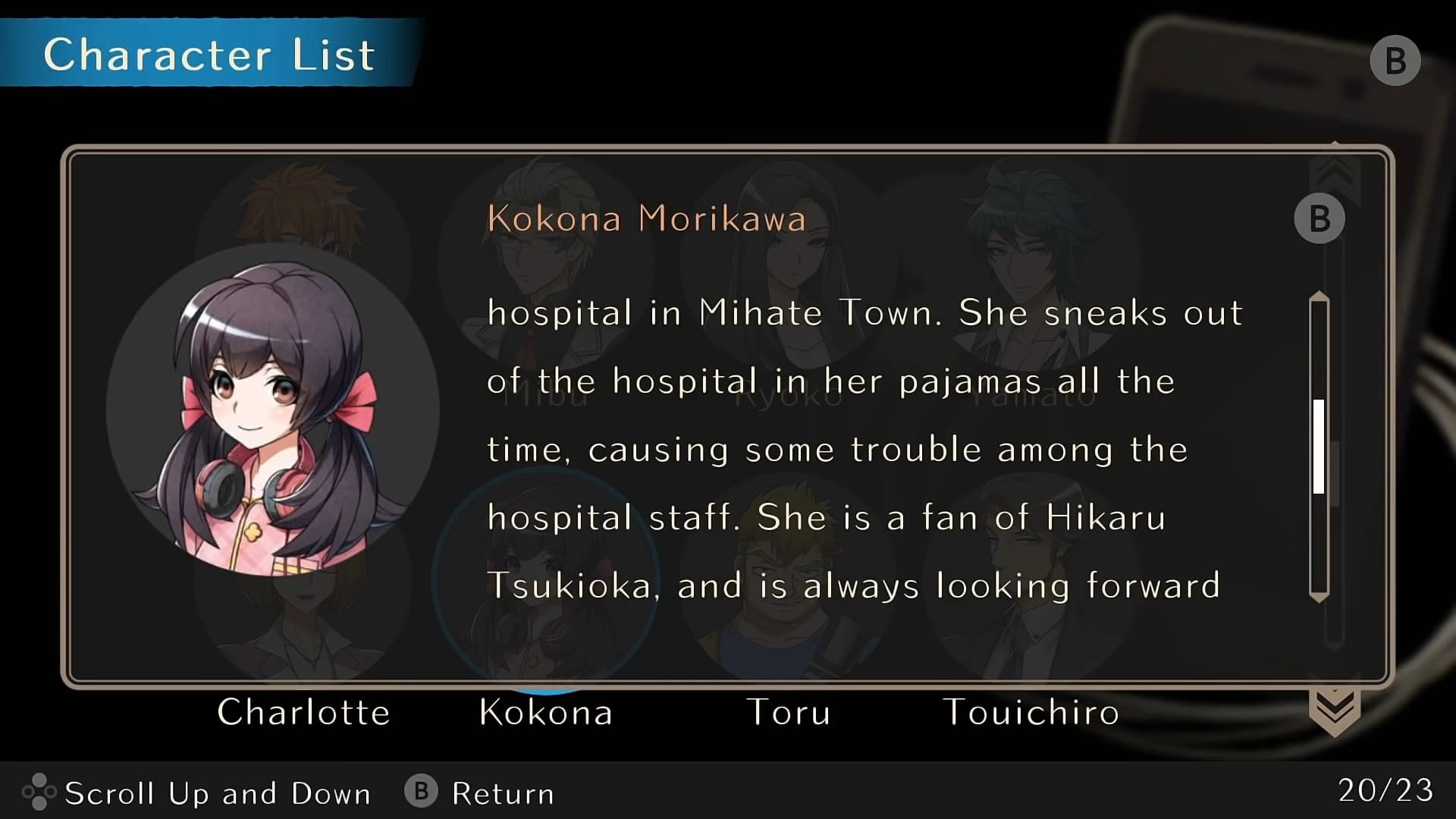Click the Character List title banner

209,53
